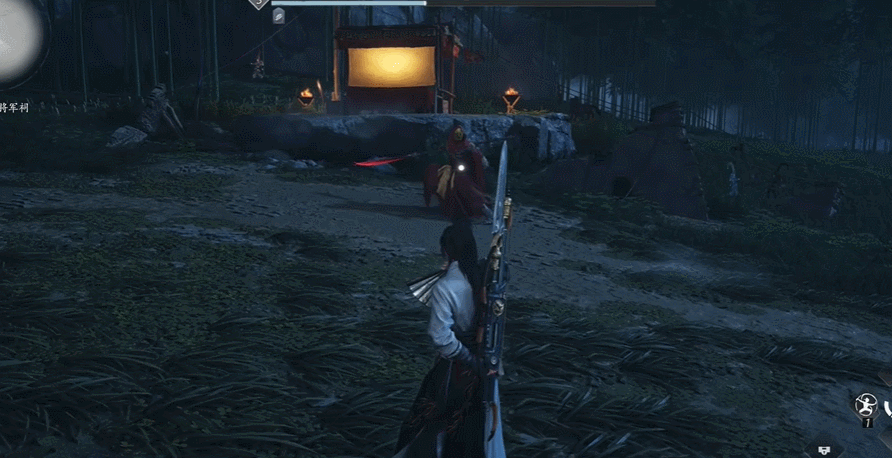Click the small item slot icon at bottom
Viewport: 892px width, 458px height.
(x=824, y=450)
